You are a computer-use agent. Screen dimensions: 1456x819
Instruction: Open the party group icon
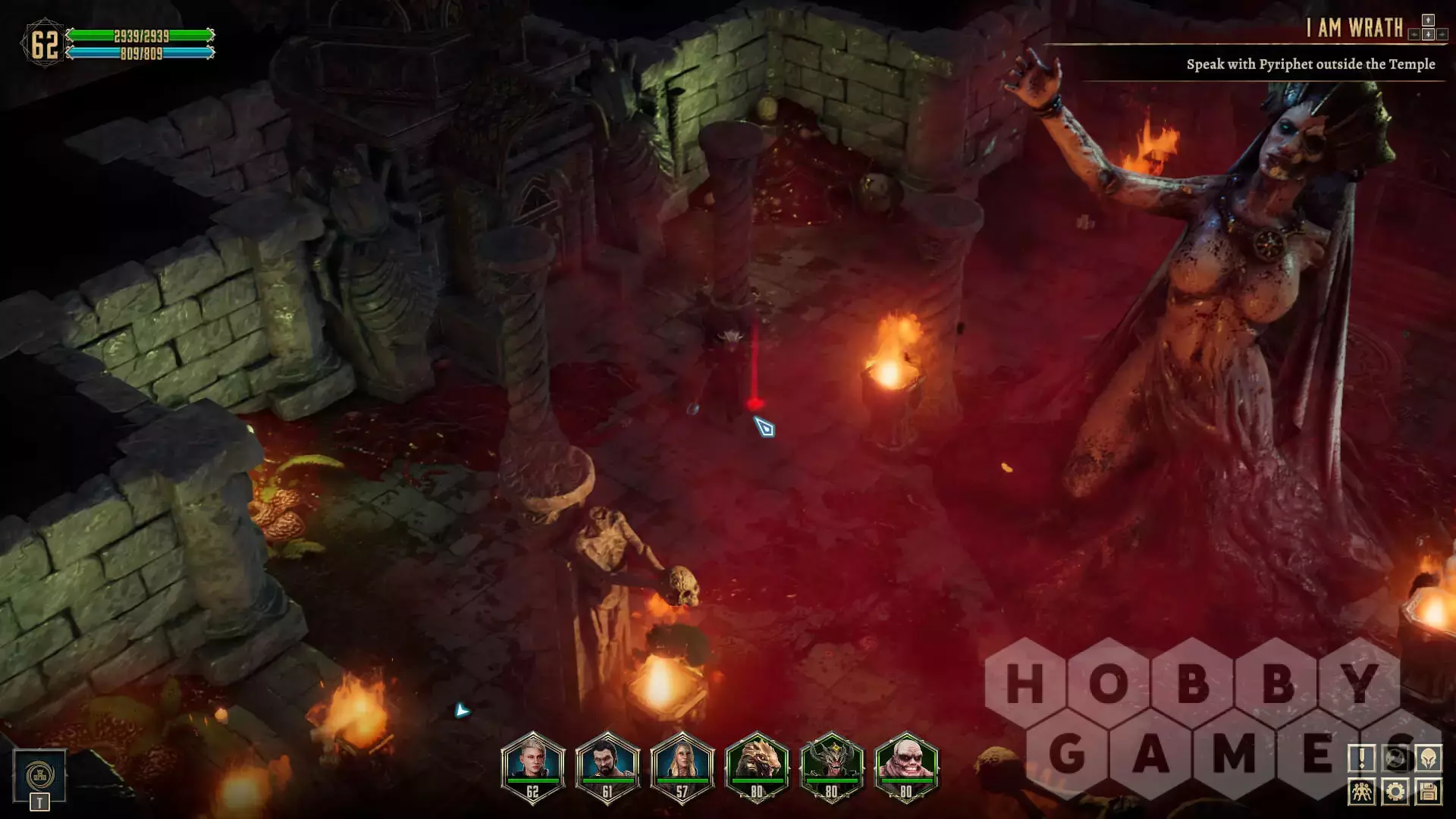pyautogui.click(x=1362, y=792)
